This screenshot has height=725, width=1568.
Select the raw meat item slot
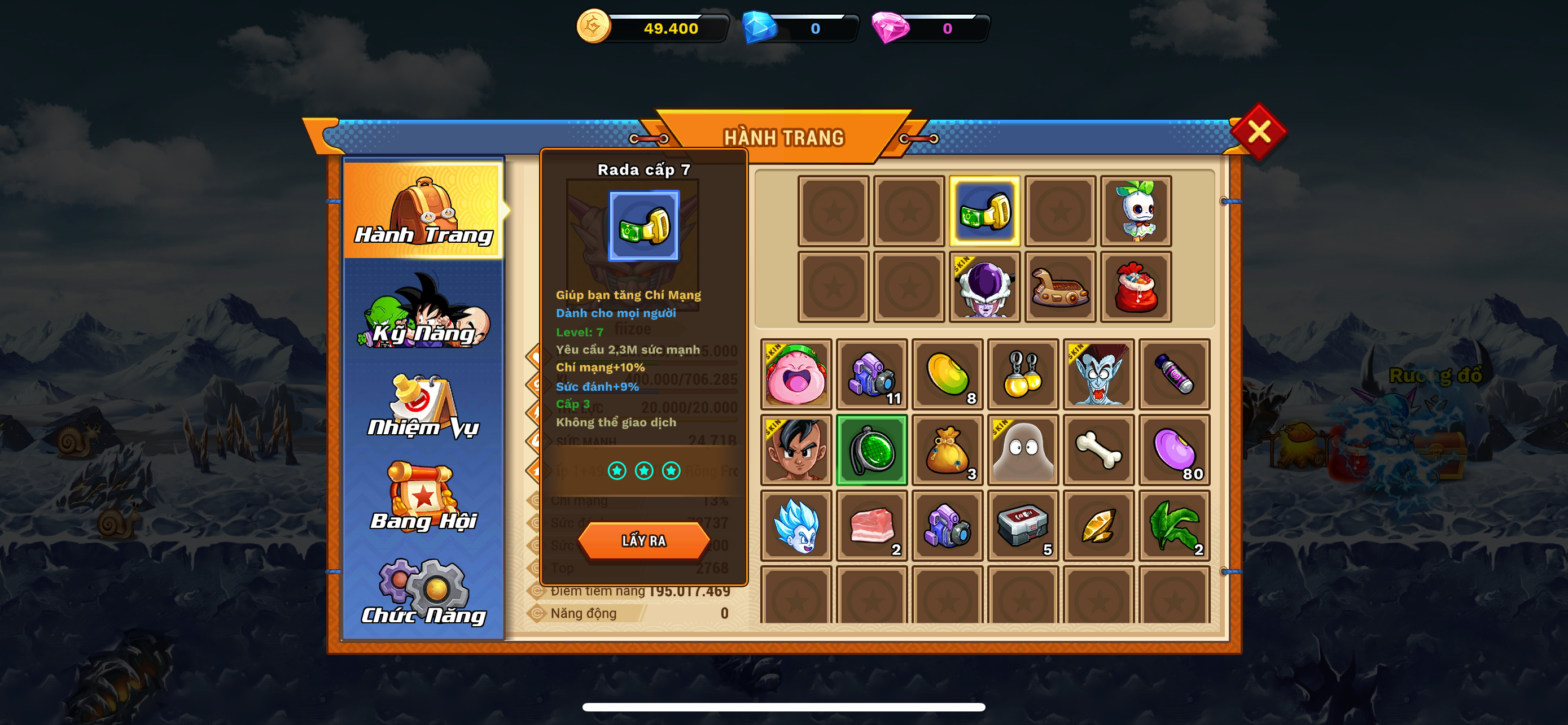871,526
